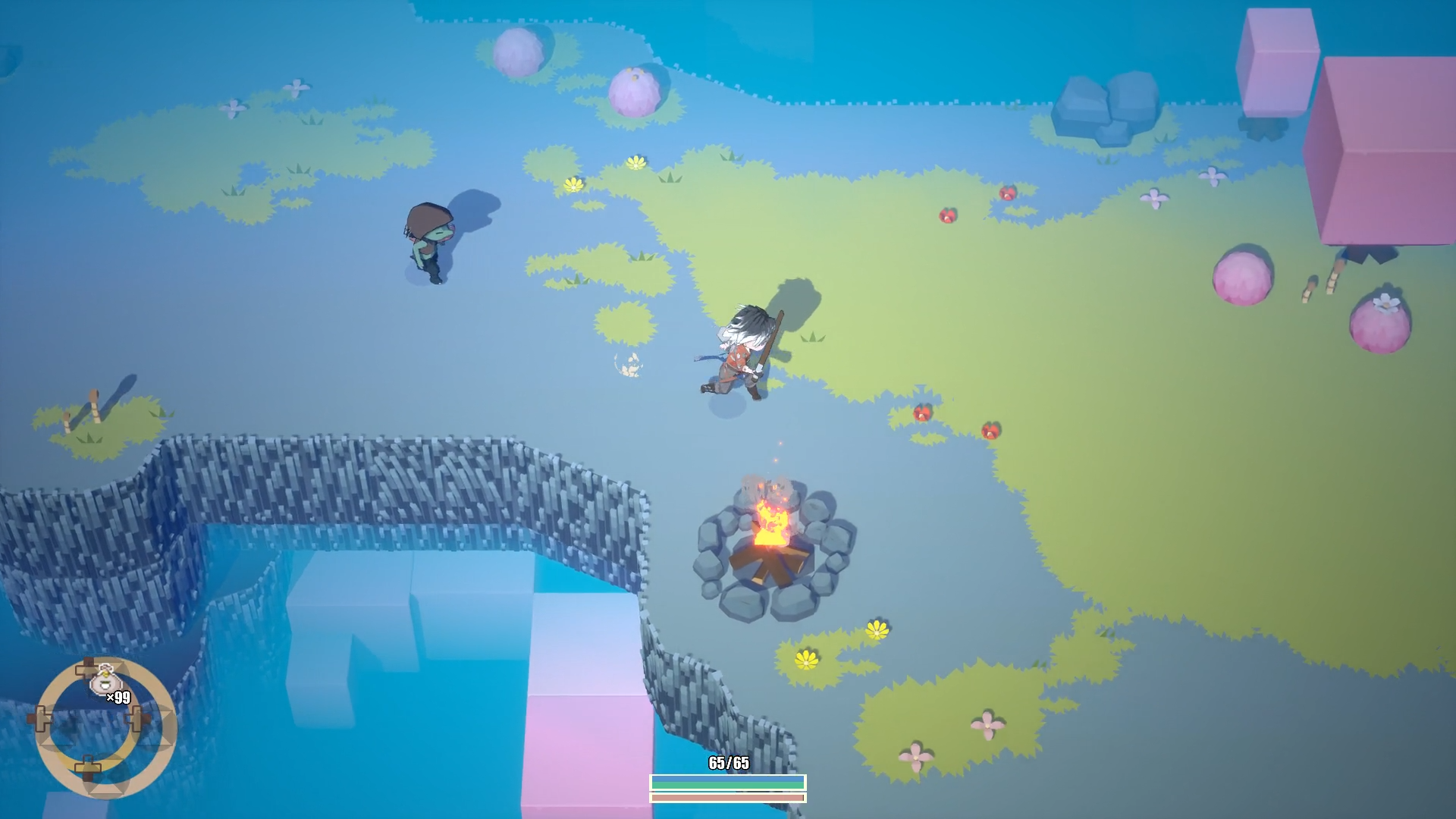Image resolution: width=1456 pixels, height=819 pixels.
Task: Click the left d-pad slot of the item wheel
Action: click(42, 719)
